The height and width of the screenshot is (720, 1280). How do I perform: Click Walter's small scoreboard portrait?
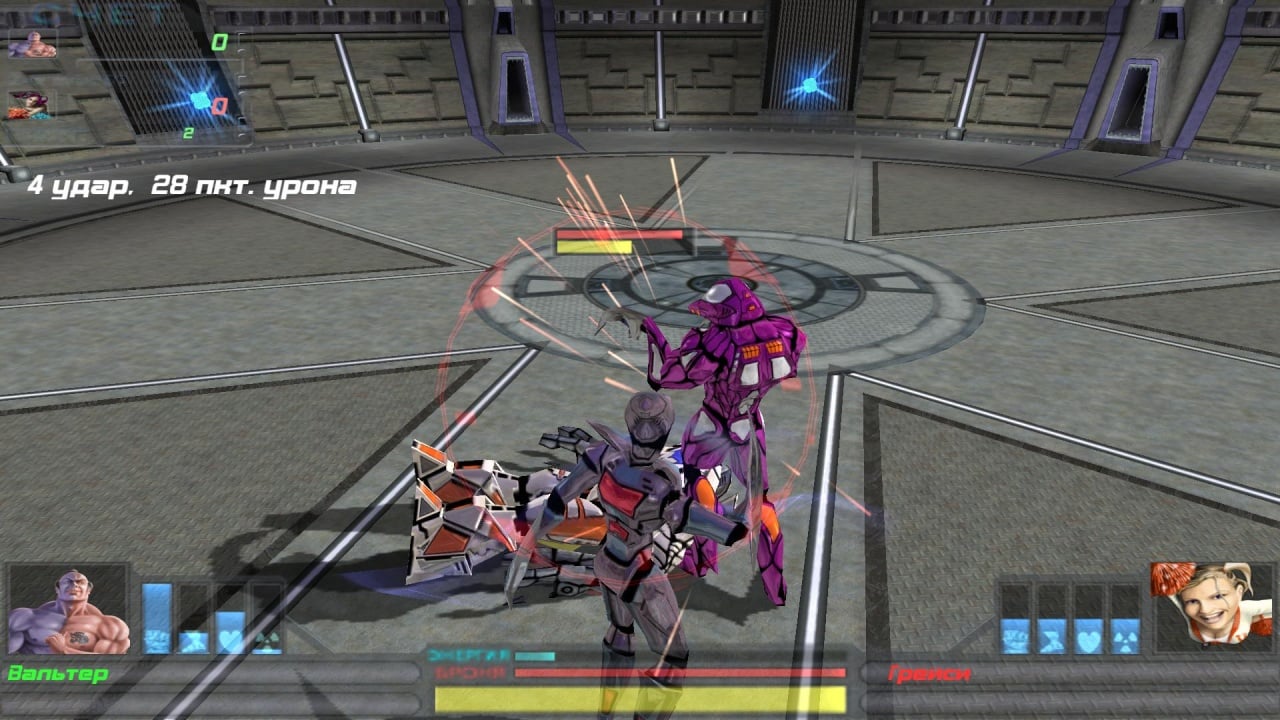32,44
